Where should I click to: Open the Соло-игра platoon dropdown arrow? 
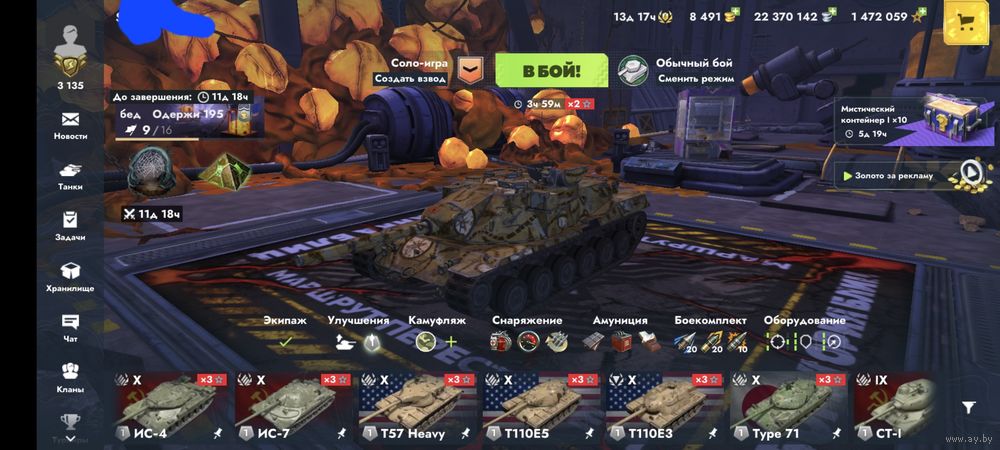(x=469, y=70)
